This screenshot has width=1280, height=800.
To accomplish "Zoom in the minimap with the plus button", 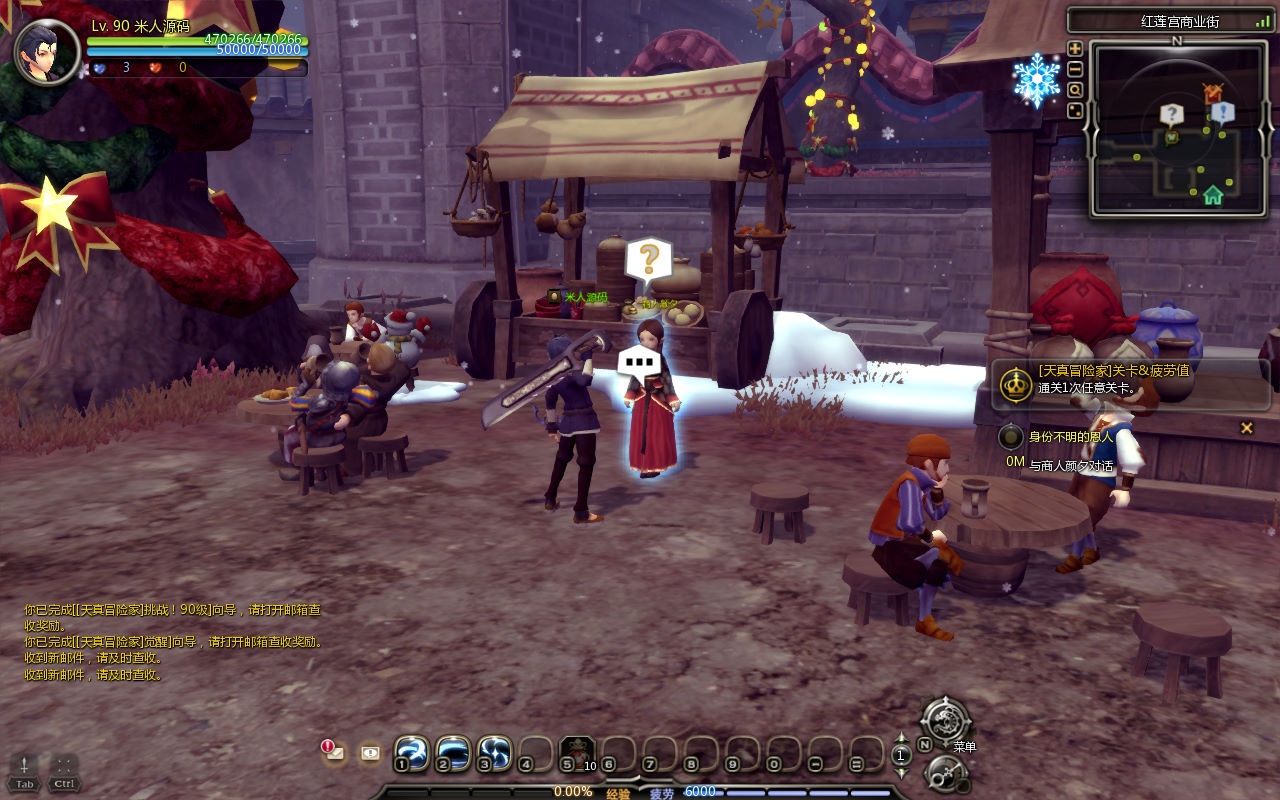I will (x=1075, y=48).
